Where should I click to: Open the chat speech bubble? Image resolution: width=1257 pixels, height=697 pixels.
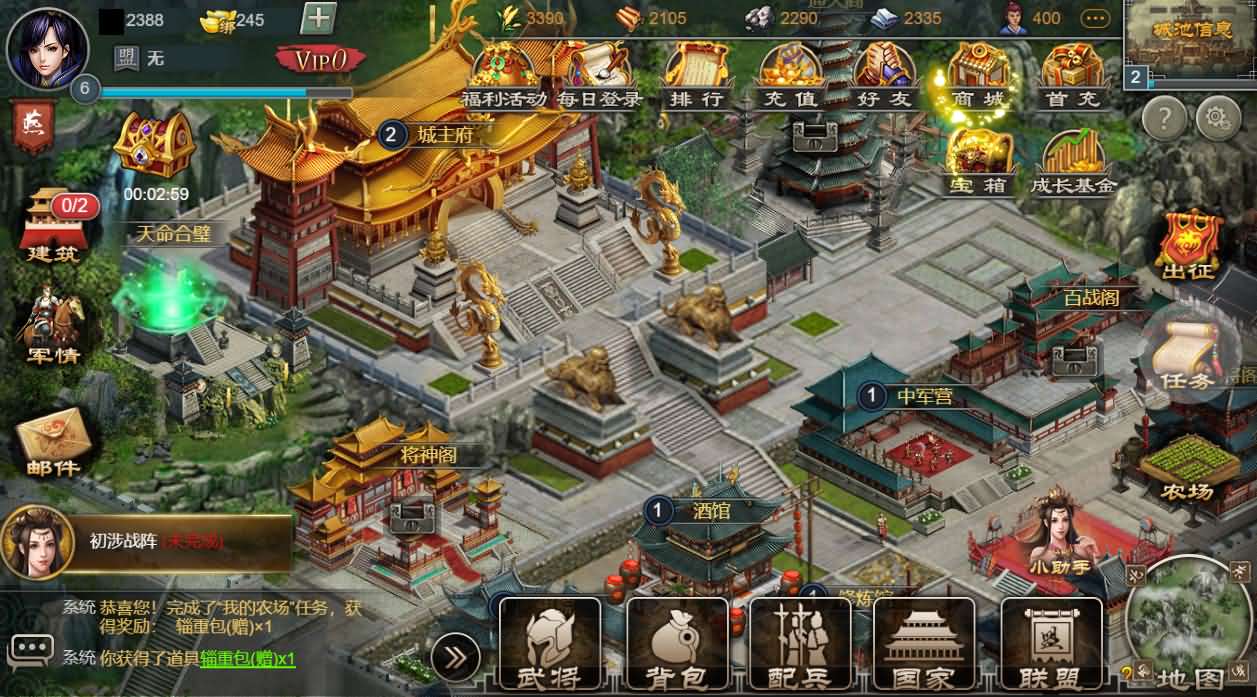(x=29, y=649)
